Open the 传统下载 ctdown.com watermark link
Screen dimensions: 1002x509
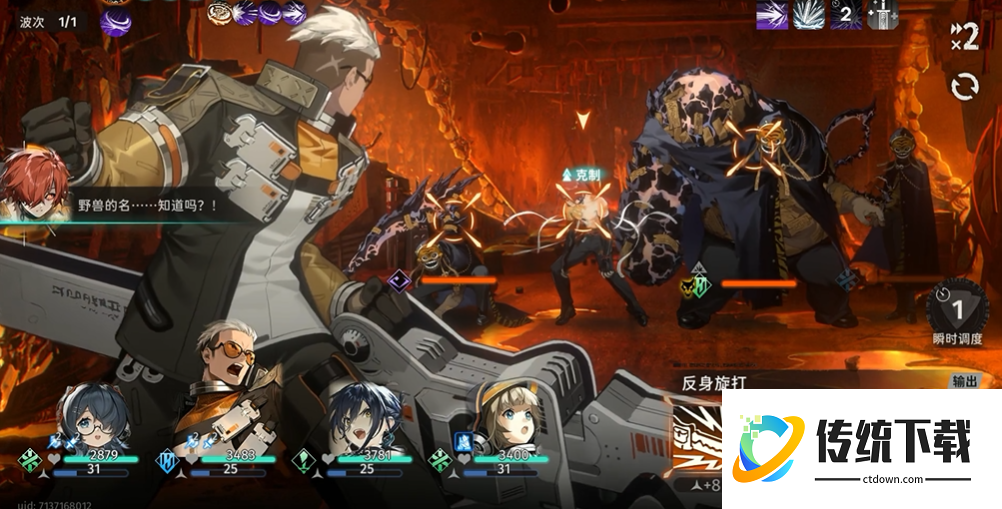pyautogui.click(x=862, y=448)
